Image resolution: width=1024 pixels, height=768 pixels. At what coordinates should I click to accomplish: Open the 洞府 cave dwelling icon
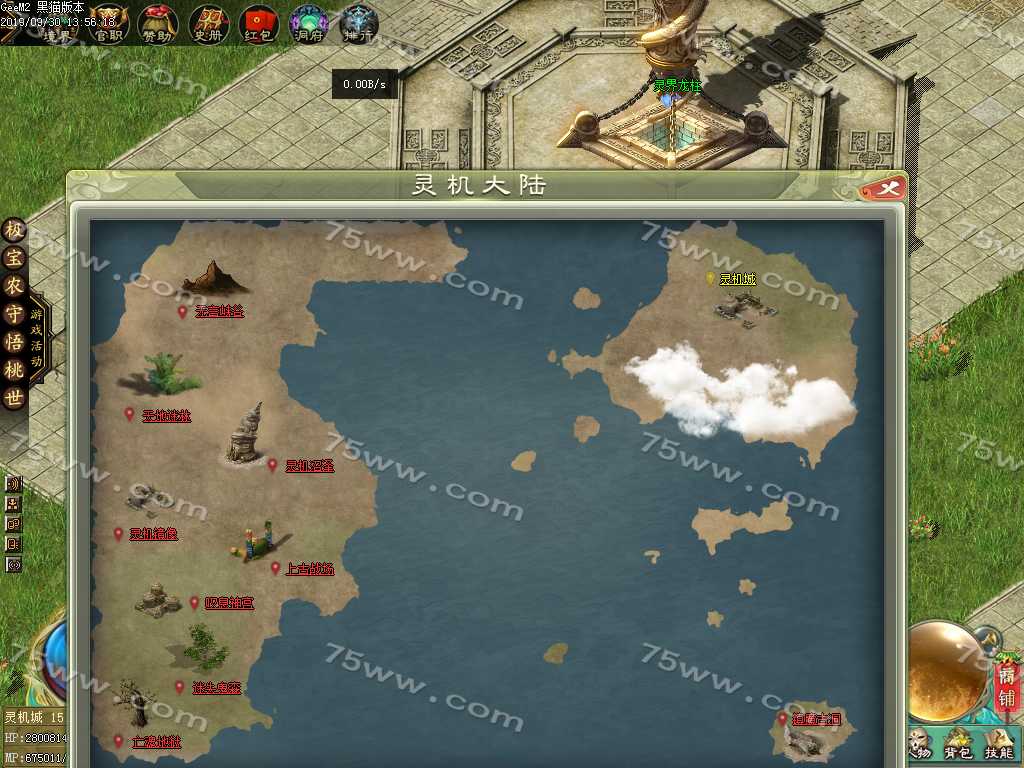(x=309, y=22)
